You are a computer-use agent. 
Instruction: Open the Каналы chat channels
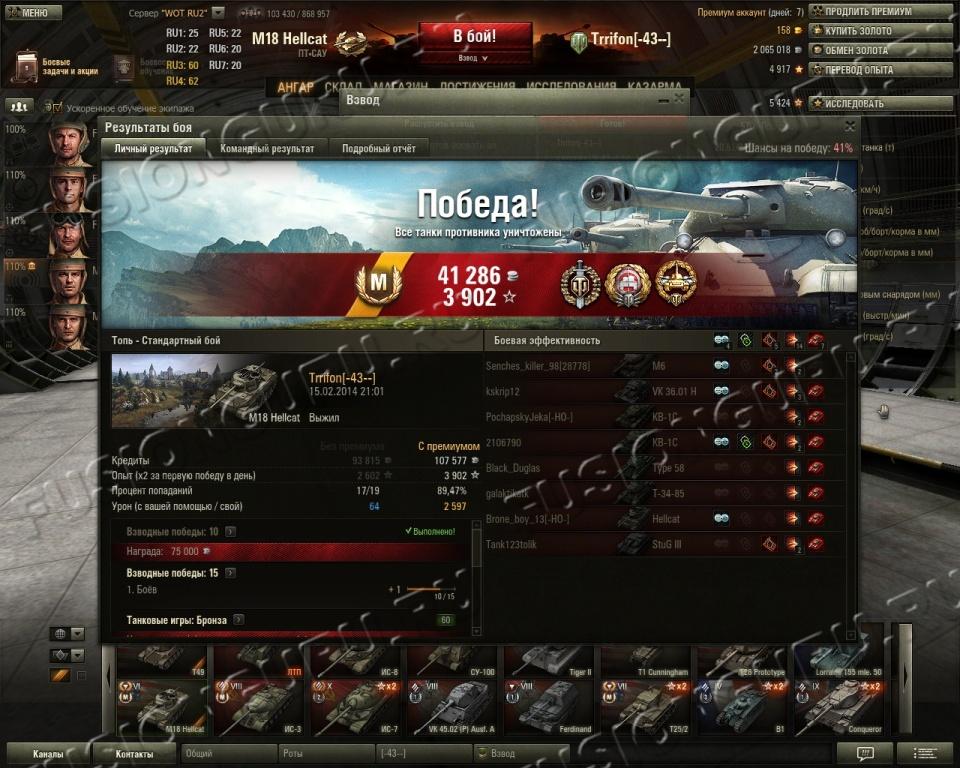click(x=47, y=754)
